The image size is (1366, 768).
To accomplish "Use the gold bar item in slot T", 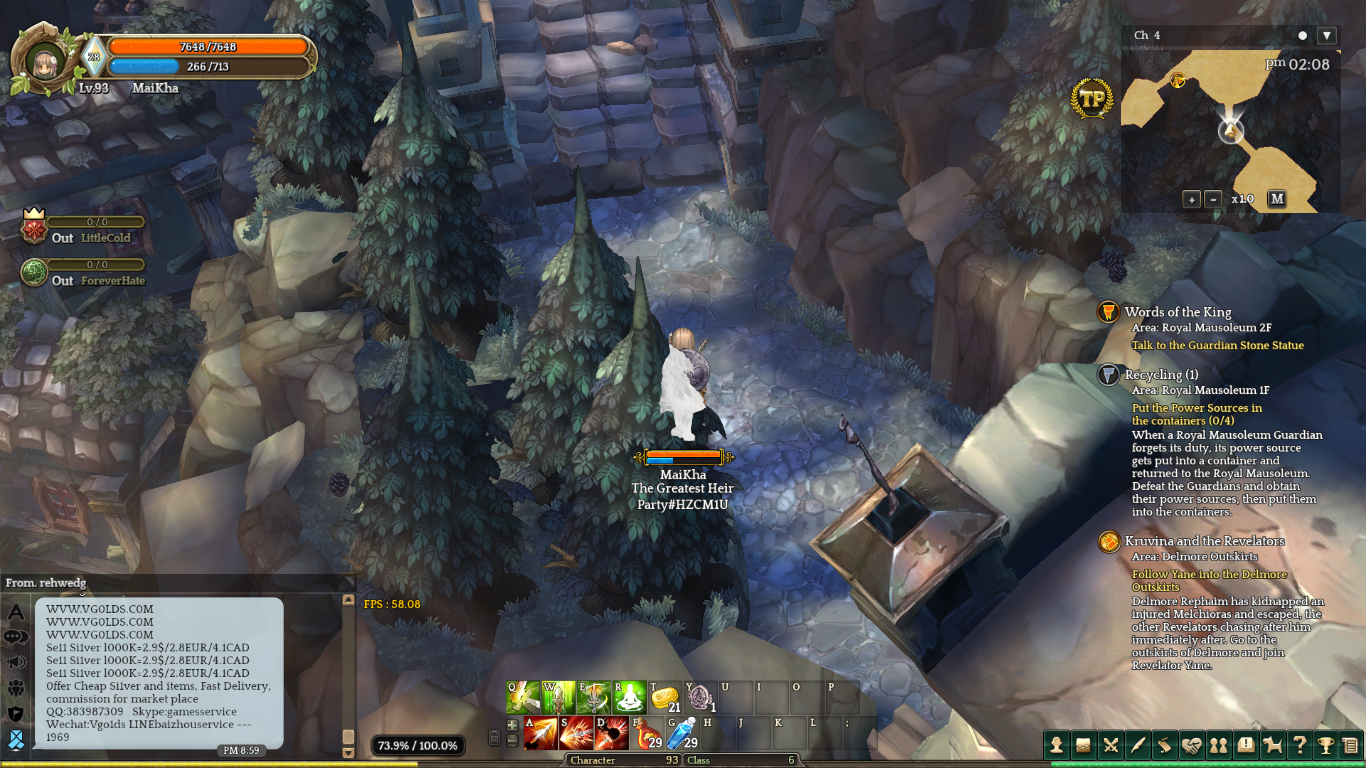I will pyautogui.click(x=665, y=697).
